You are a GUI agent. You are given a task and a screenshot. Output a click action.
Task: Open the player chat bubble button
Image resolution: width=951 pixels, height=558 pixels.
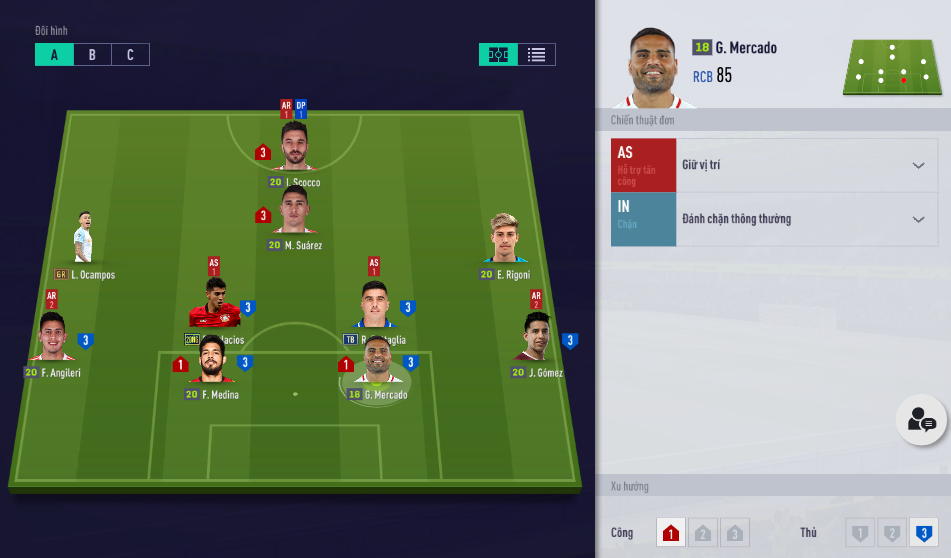[x=921, y=422]
